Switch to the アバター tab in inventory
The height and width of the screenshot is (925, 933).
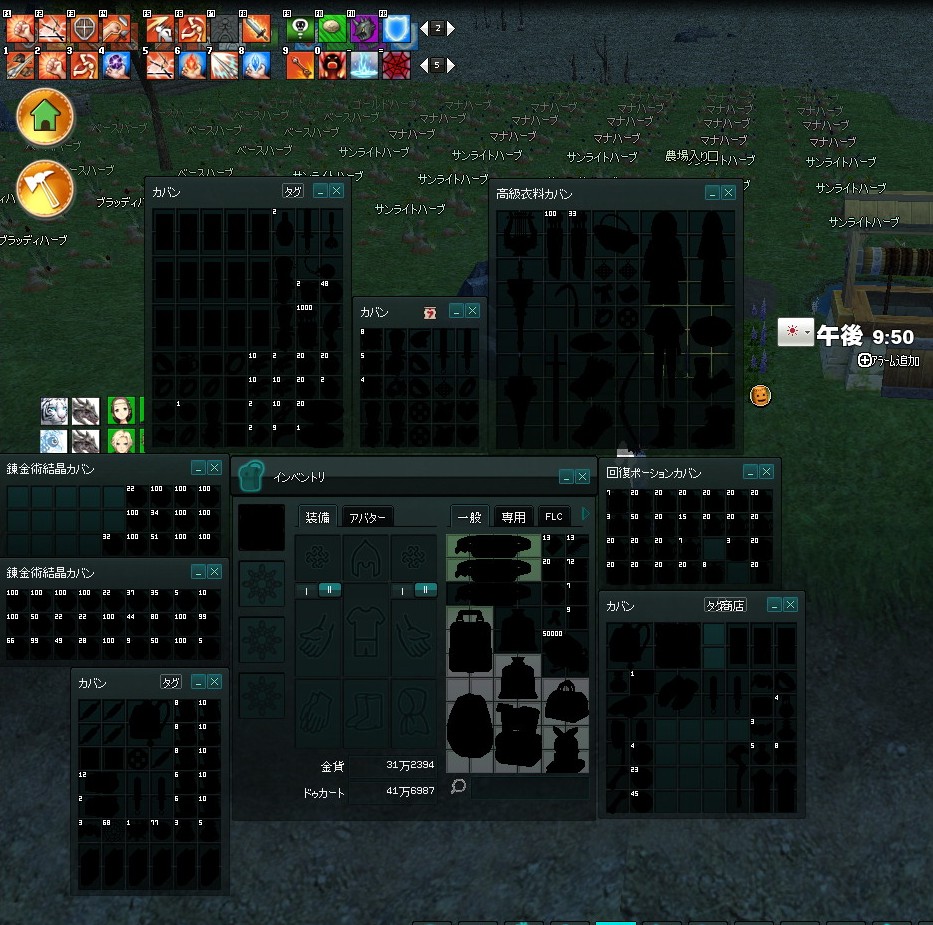367,517
